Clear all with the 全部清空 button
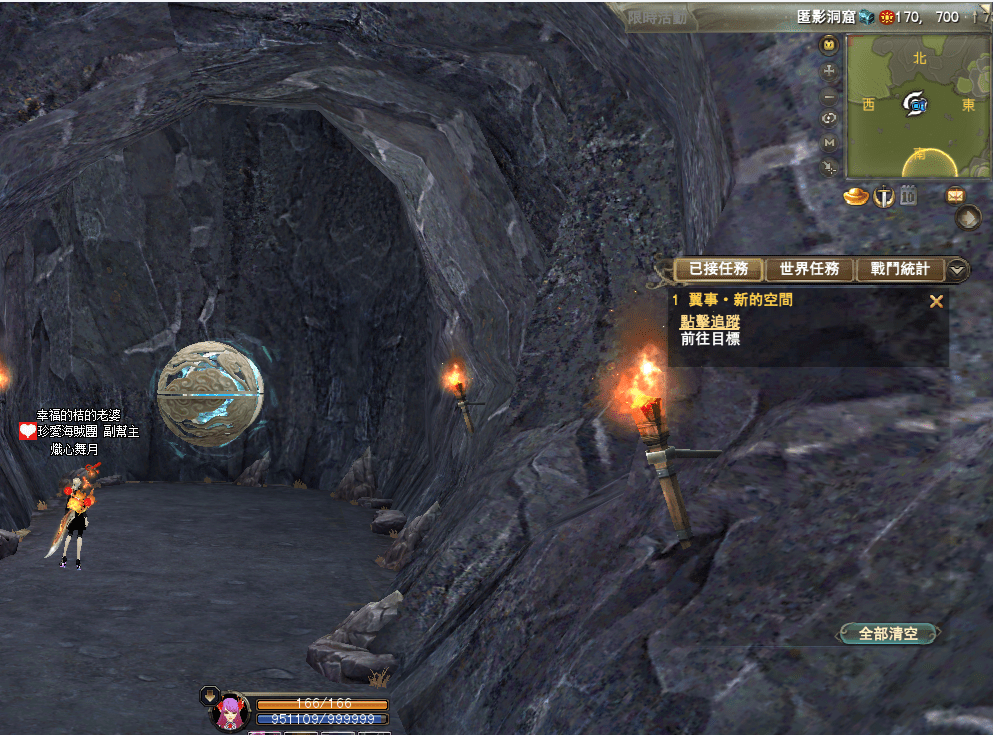993x735 pixels. click(x=889, y=633)
